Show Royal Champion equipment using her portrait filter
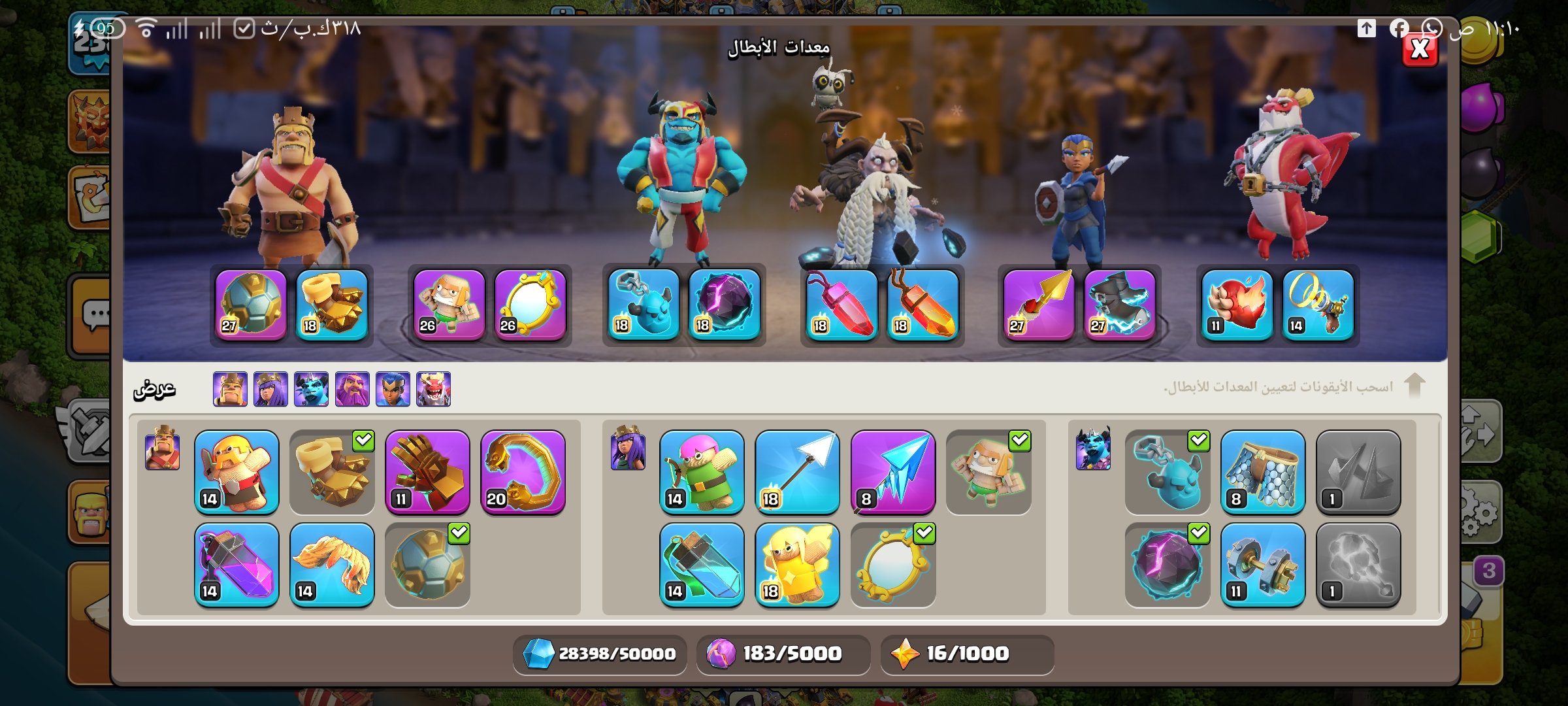 tap(393, 389)
